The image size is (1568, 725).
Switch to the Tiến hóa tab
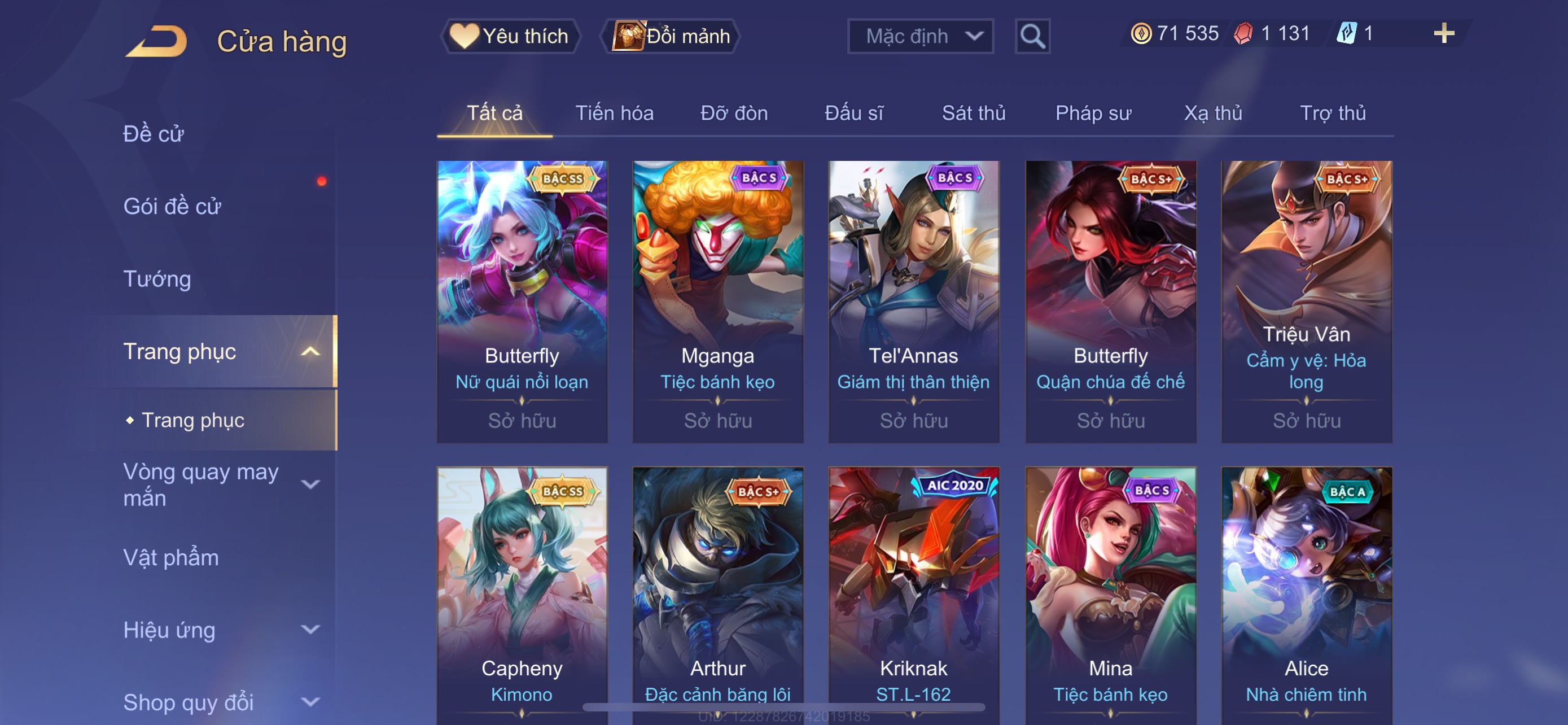(x=614, y=113)
